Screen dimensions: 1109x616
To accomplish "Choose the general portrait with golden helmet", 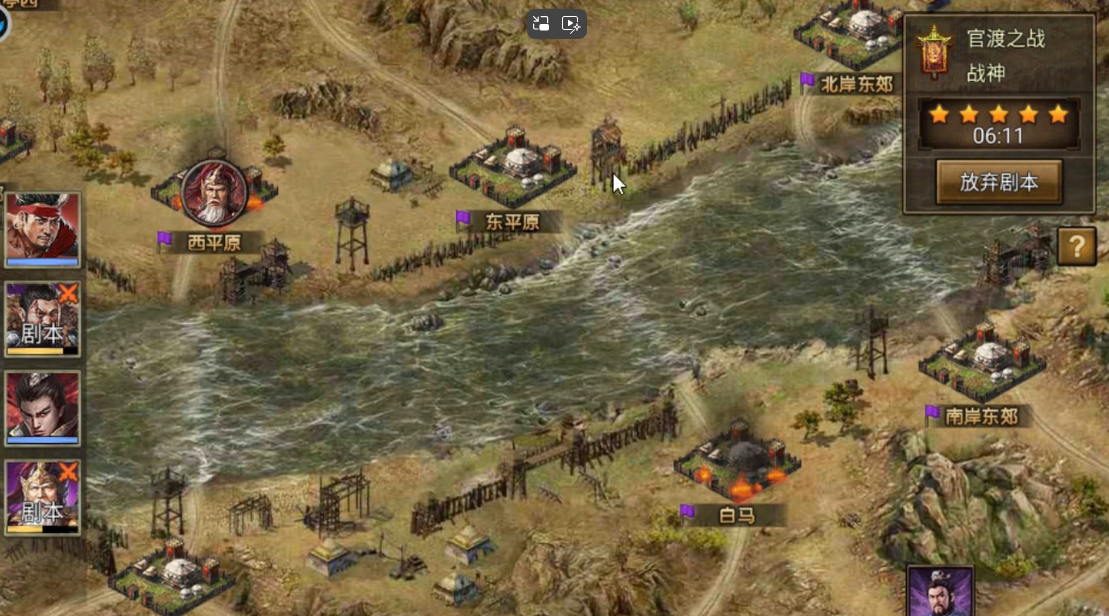I will coord(43,498).
